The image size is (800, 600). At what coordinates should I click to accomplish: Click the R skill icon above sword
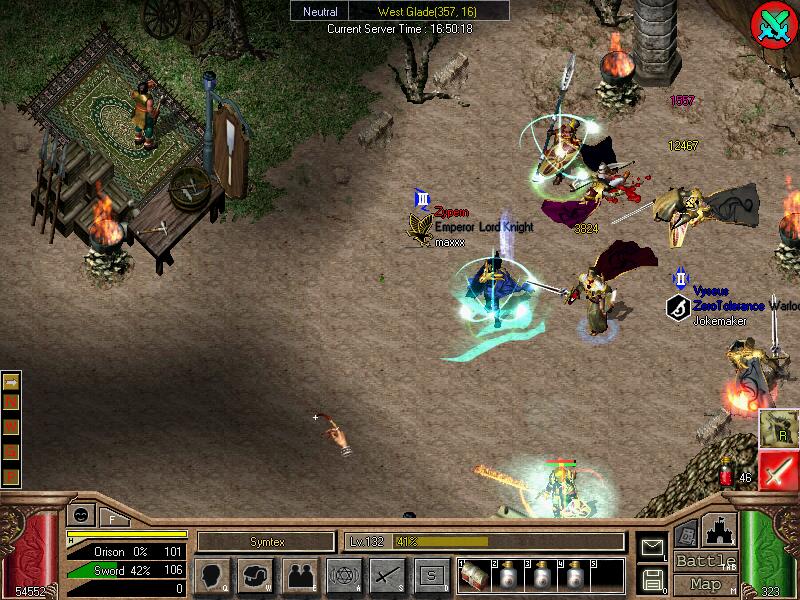click(777, 428)
